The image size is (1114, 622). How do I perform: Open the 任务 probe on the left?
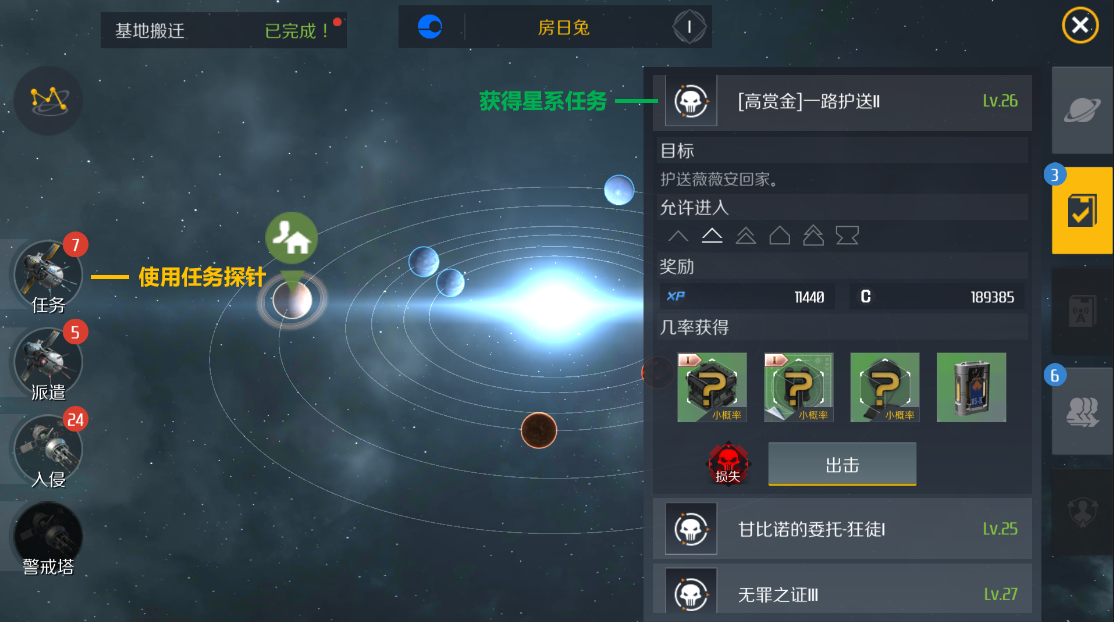coord(47,274)
